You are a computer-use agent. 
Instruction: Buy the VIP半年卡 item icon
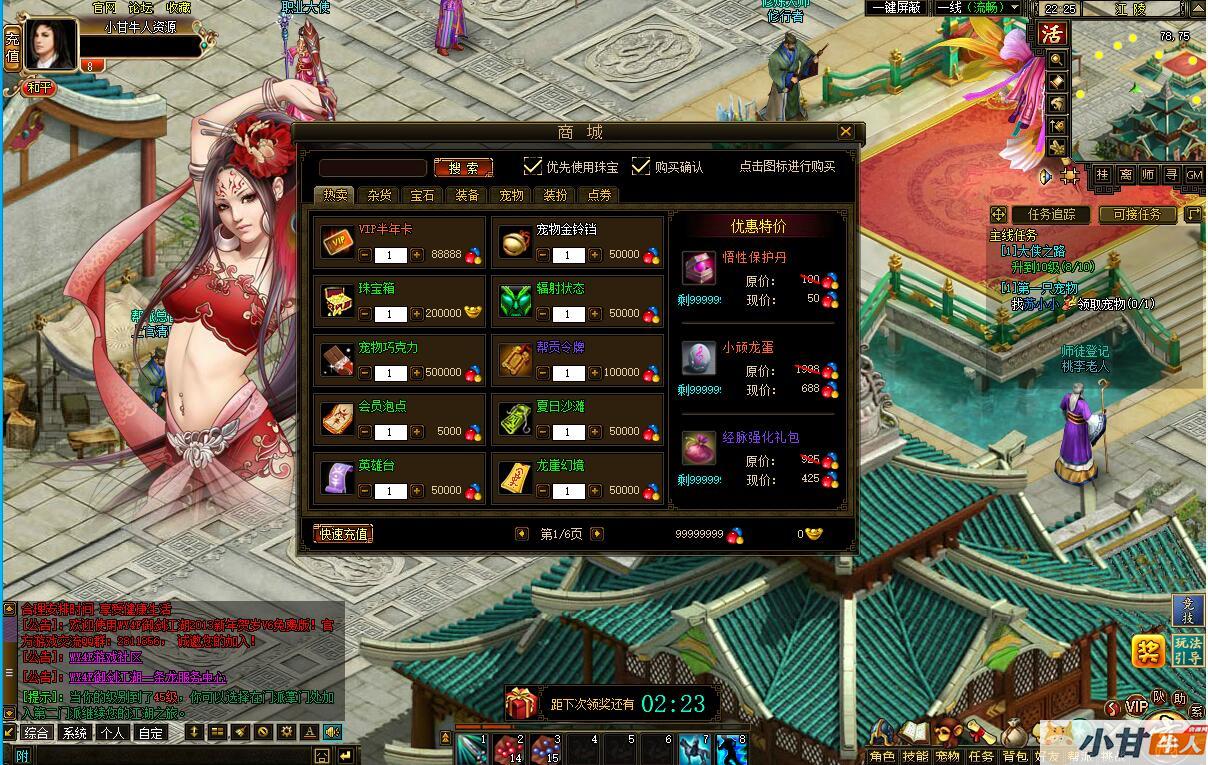(x=336, y=242)
